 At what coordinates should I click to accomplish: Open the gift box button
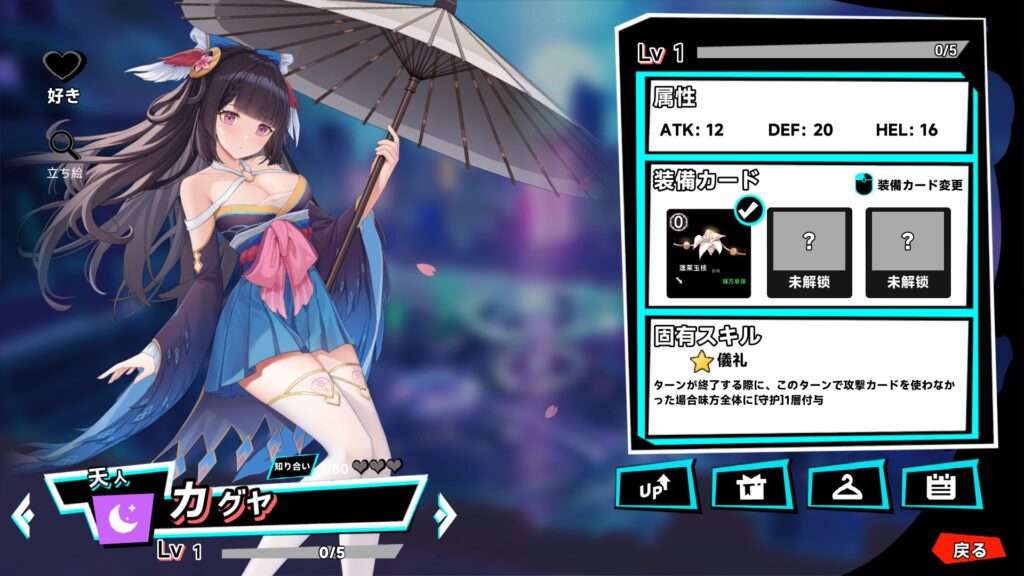(749, 489)
